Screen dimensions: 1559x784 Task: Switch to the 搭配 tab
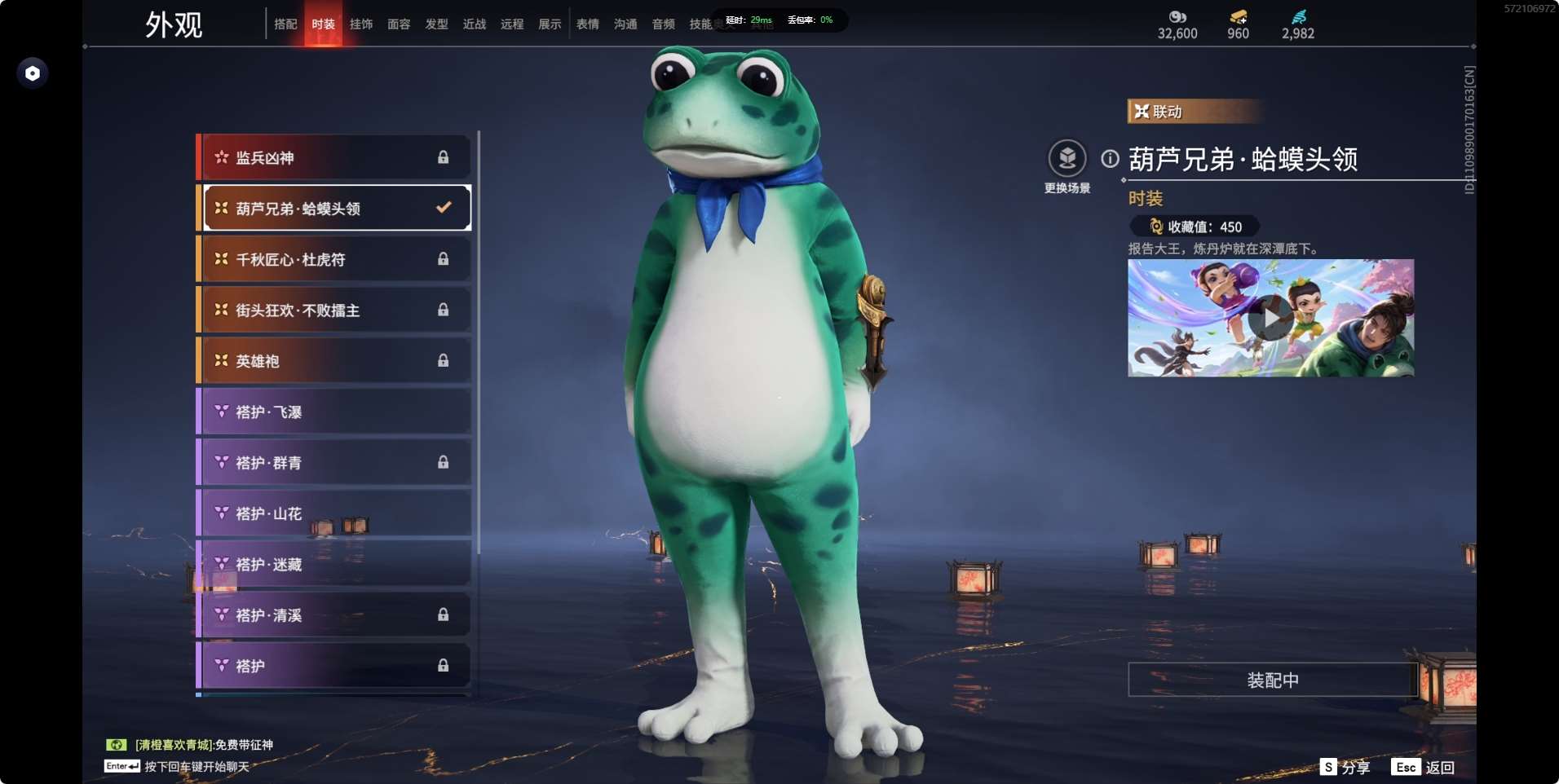(x=285, y=24)
